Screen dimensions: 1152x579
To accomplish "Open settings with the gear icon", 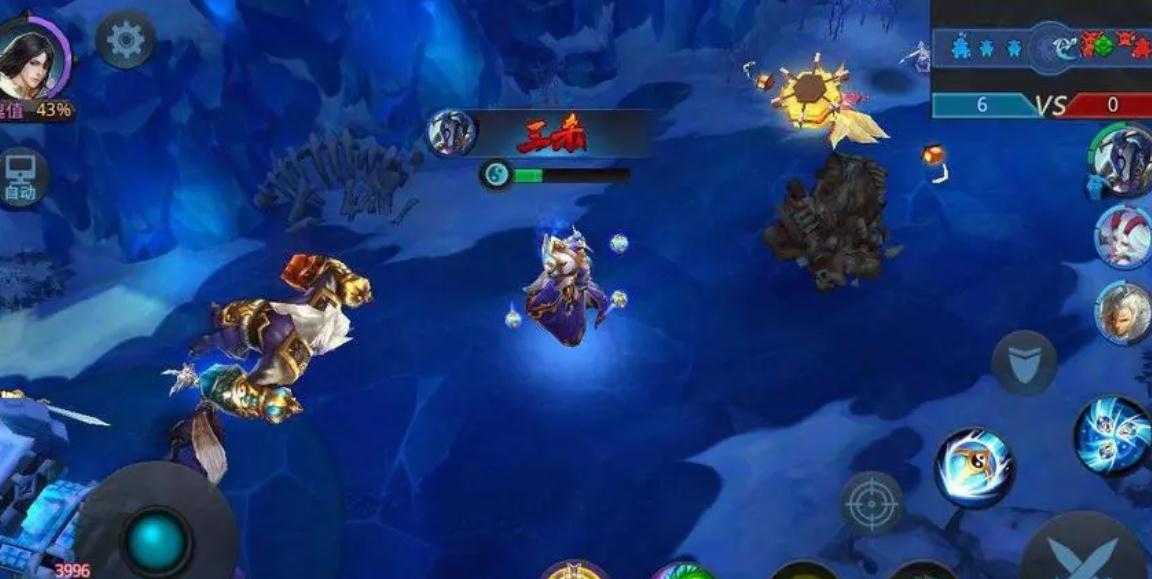I will click(x=126, y=41).
